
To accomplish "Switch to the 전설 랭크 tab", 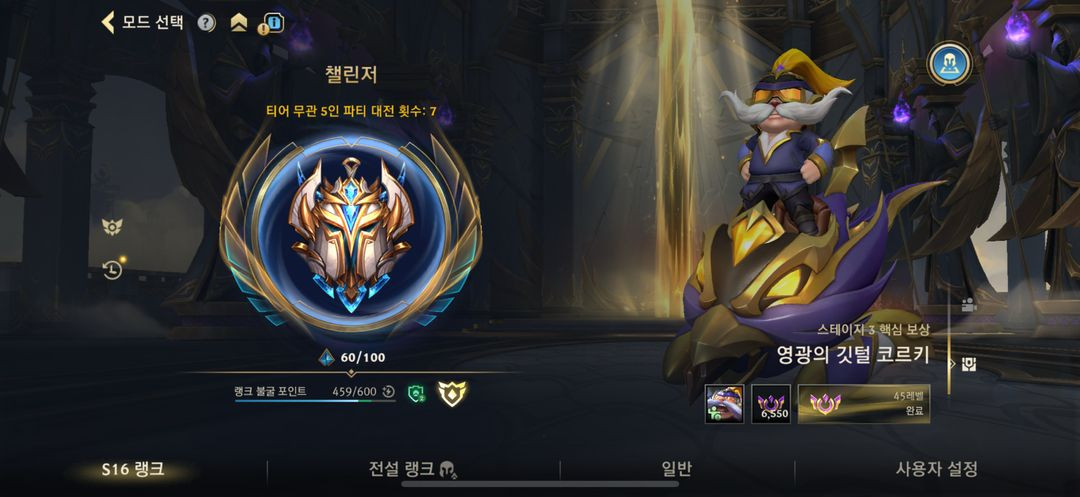I will coord(412,469).
